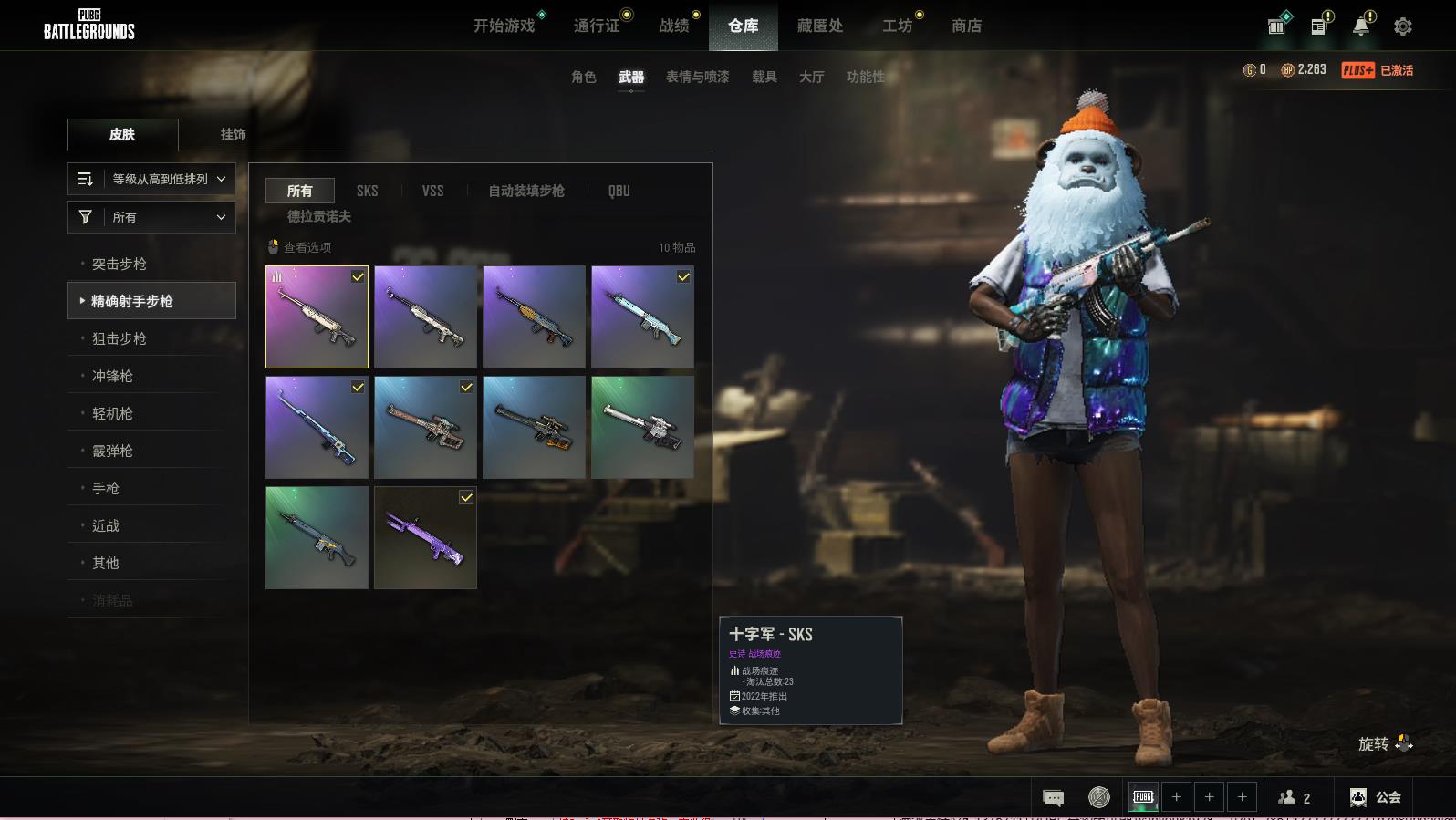Select the 挂饰 charms tab
Image resolution: width=1456 pixels, height=820 pixels.
233,134
